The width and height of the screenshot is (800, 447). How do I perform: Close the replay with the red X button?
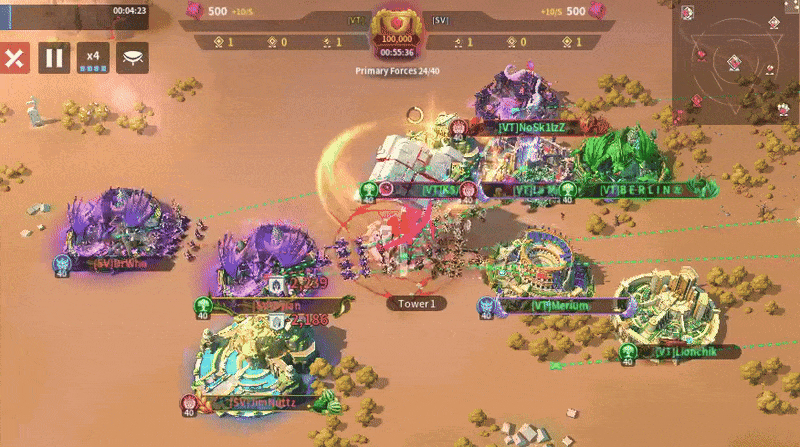coord(14,58)
